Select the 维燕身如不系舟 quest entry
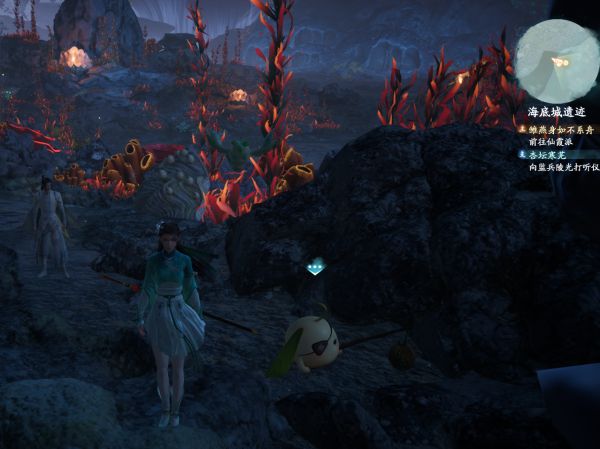Screen dimensions: 600x449 tap(560, 130)
